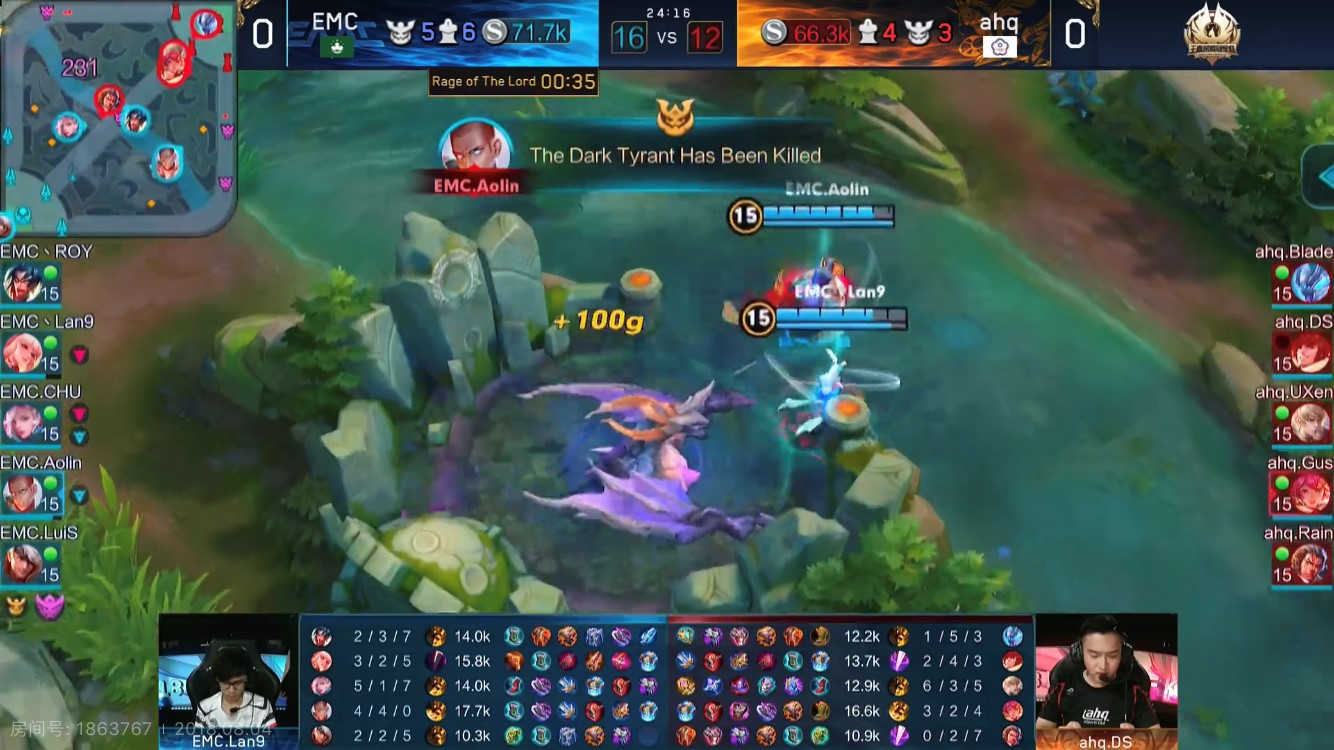Select EMC.CHU's hero portrait
This screenshot has height=750, width=1334.
point(22,423)
